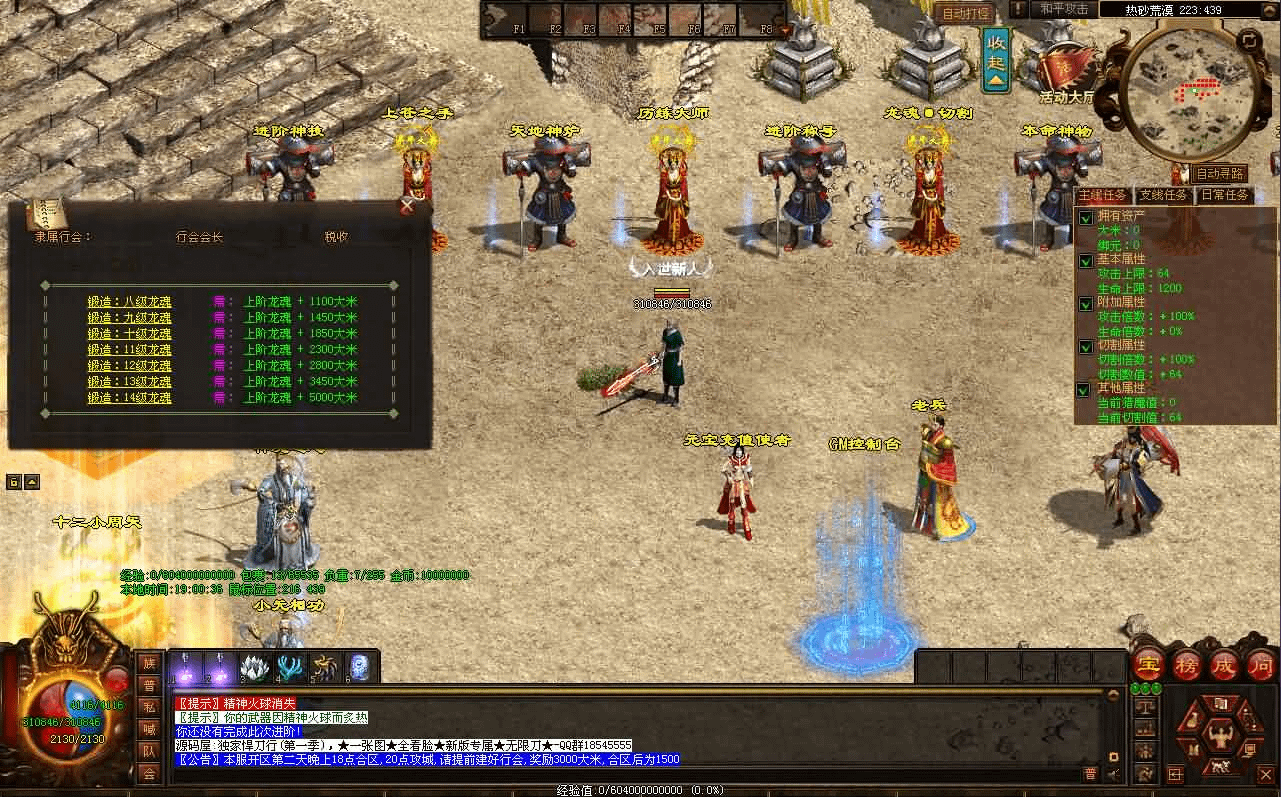
Task: Toggle the 自动打怪 auto-fight button
Action: [x=965, y=13]
